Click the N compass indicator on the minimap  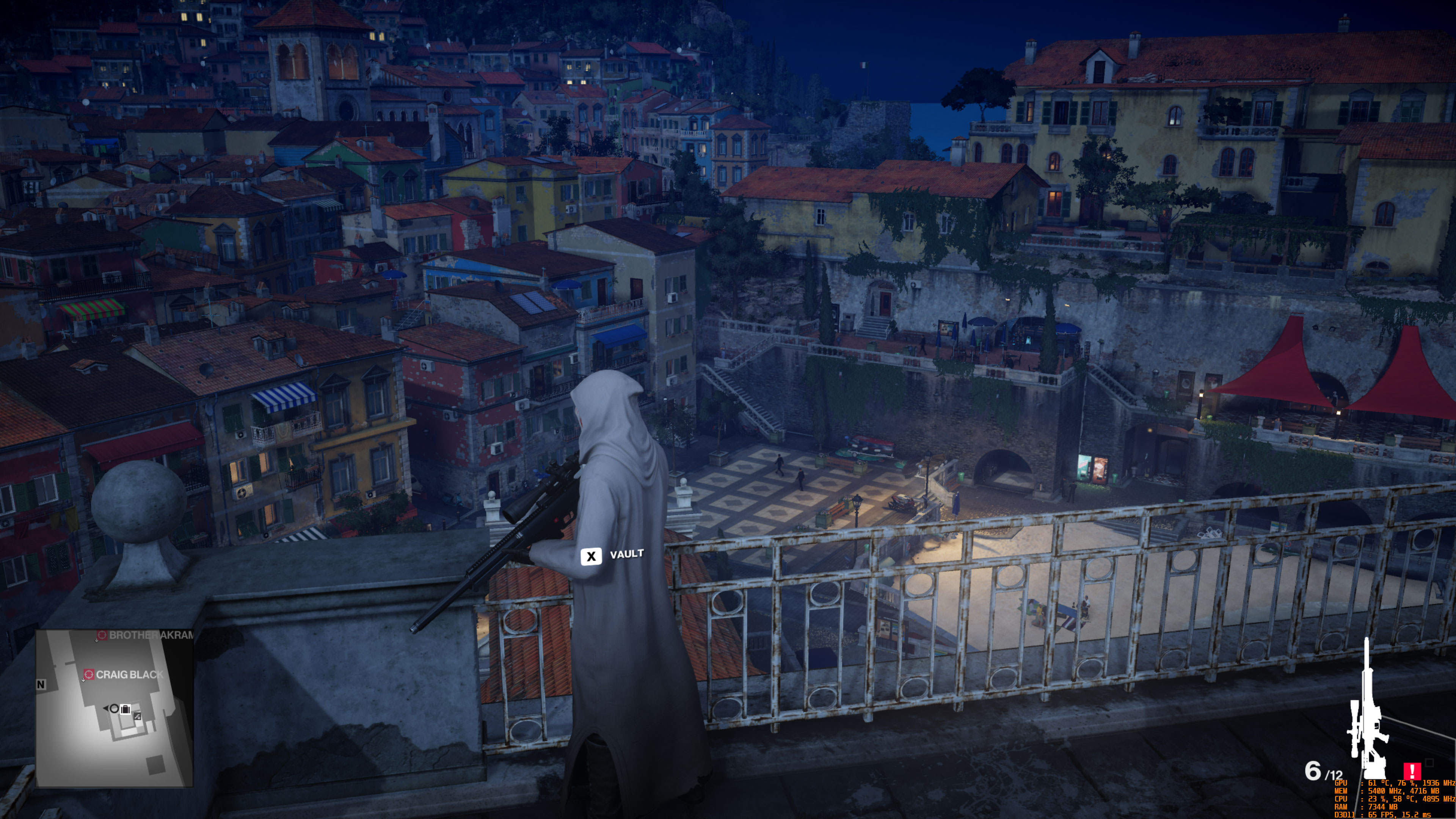[41, 684]
